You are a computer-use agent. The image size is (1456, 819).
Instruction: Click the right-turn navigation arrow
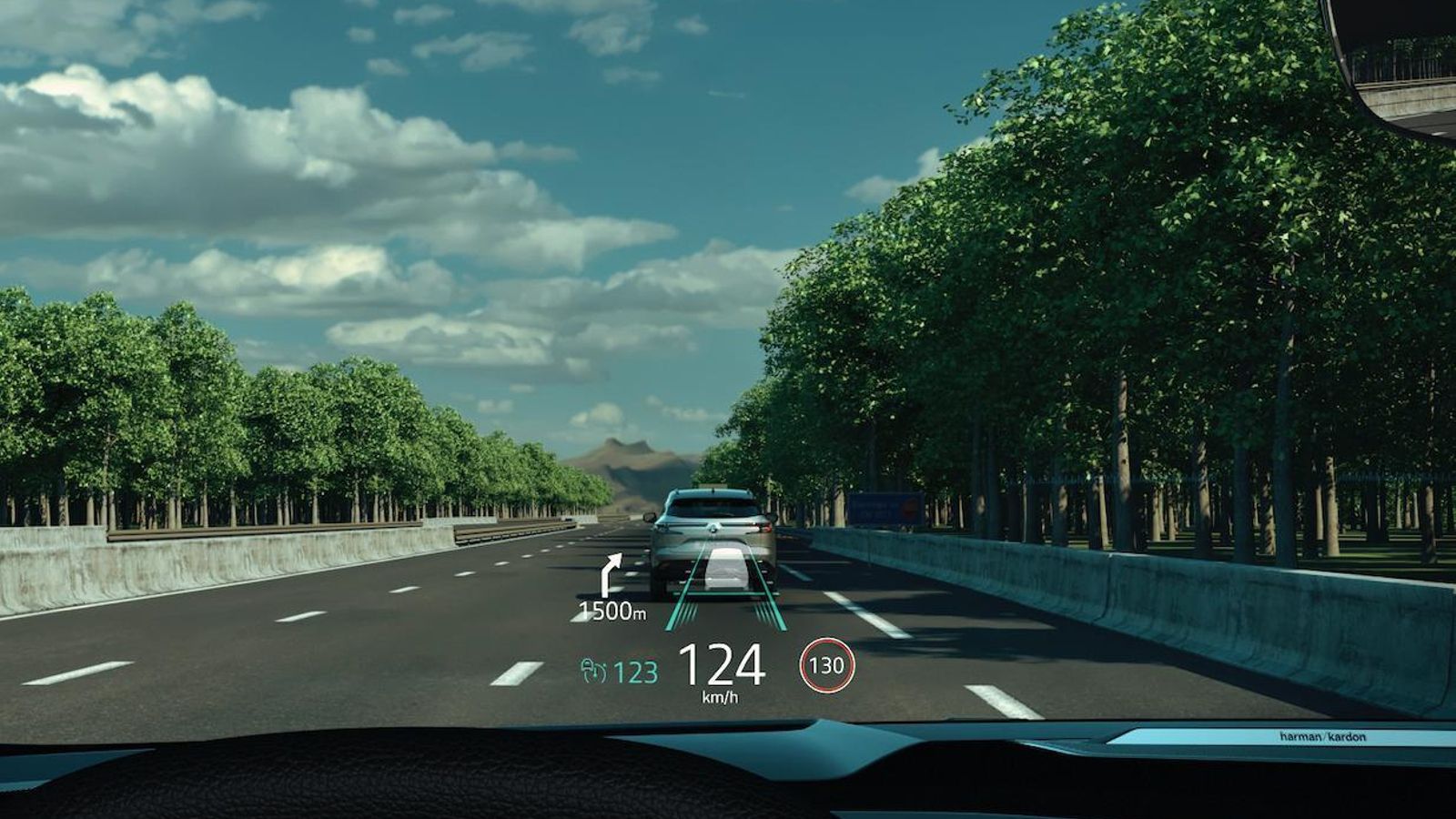click(x=611, y=574)
